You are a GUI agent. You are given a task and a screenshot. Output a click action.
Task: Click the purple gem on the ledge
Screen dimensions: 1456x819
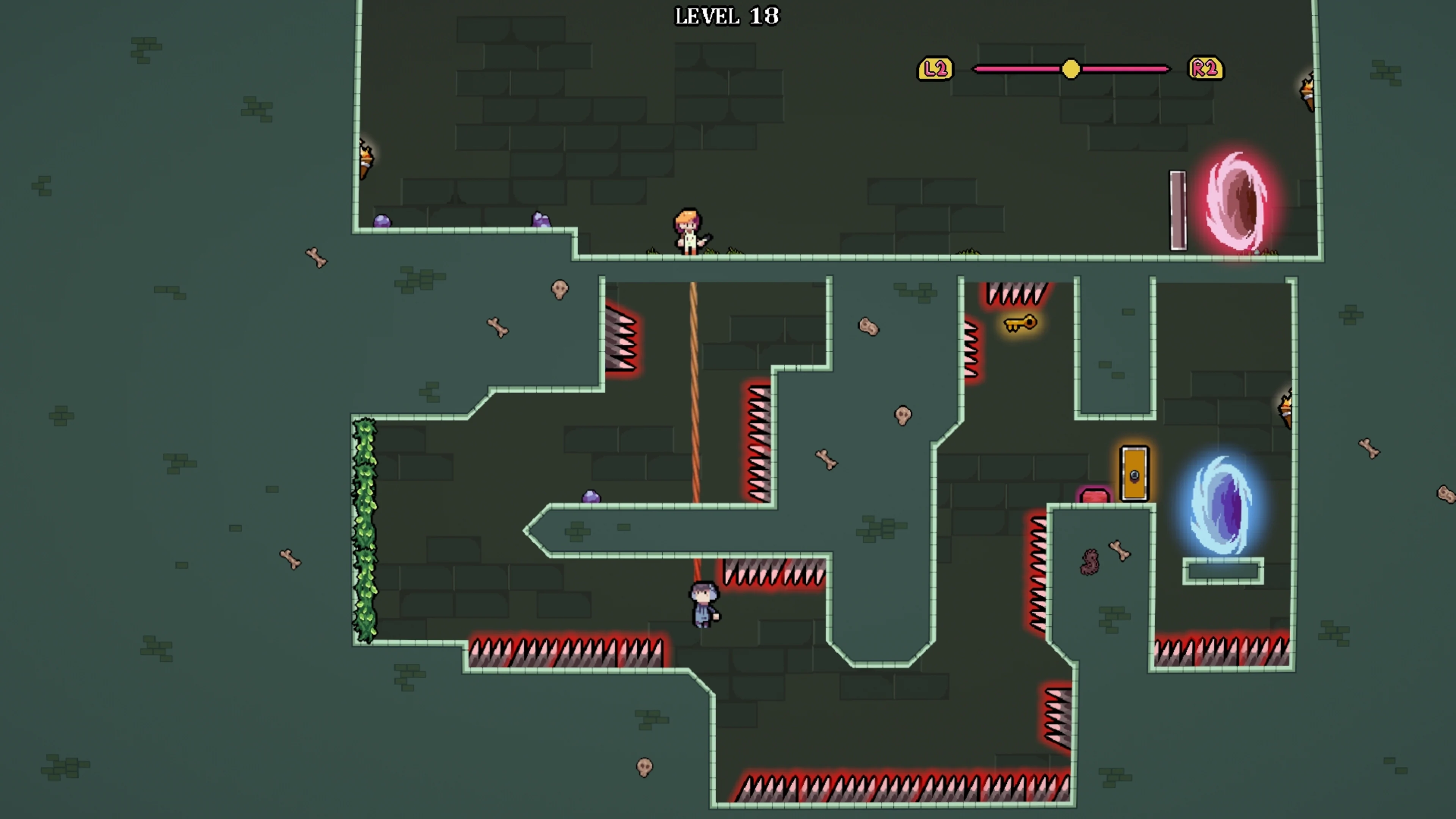[x=591, y=496]
